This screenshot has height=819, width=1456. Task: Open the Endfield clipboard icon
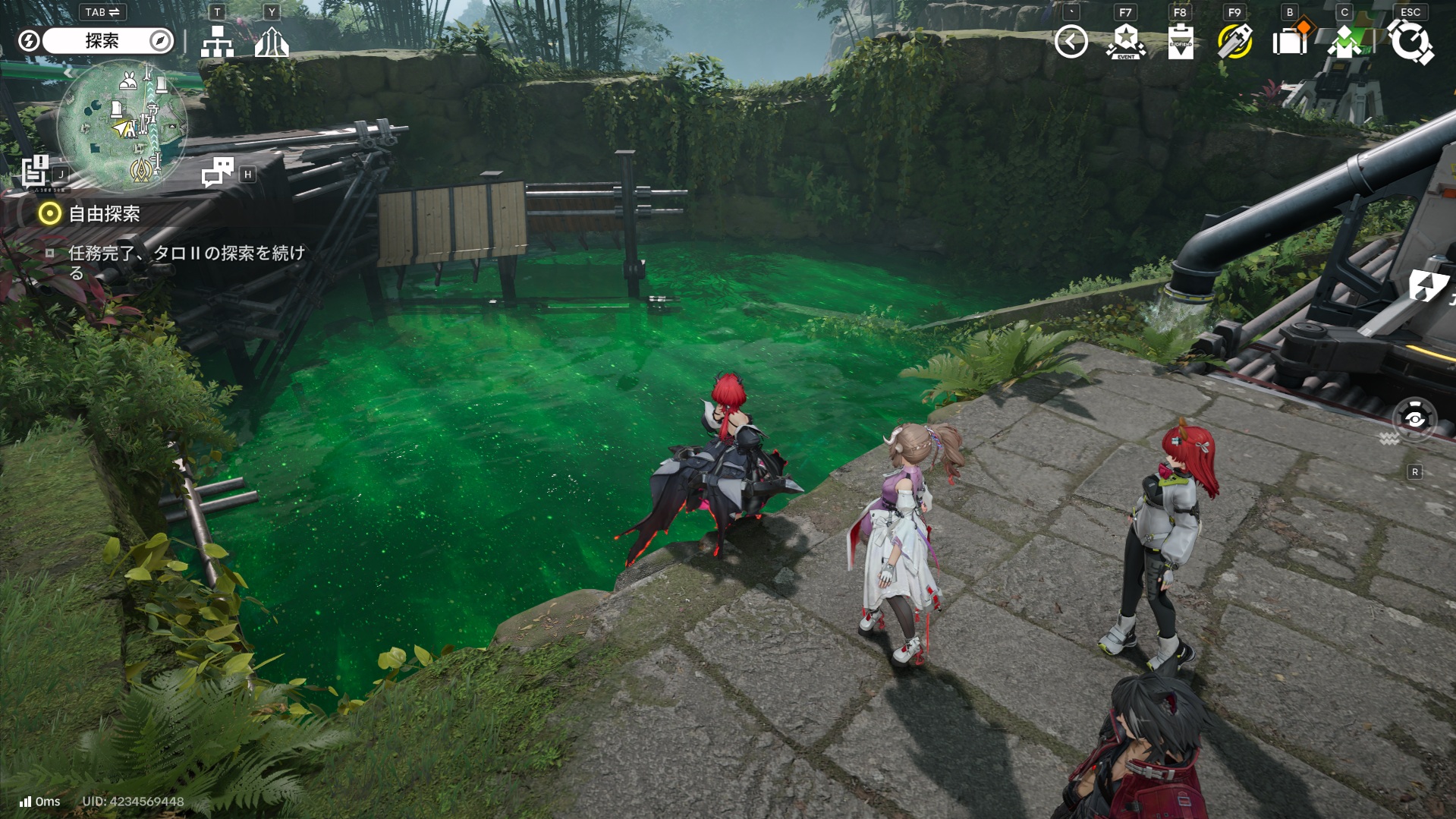pyautogui.click(x=1180, y=42)
